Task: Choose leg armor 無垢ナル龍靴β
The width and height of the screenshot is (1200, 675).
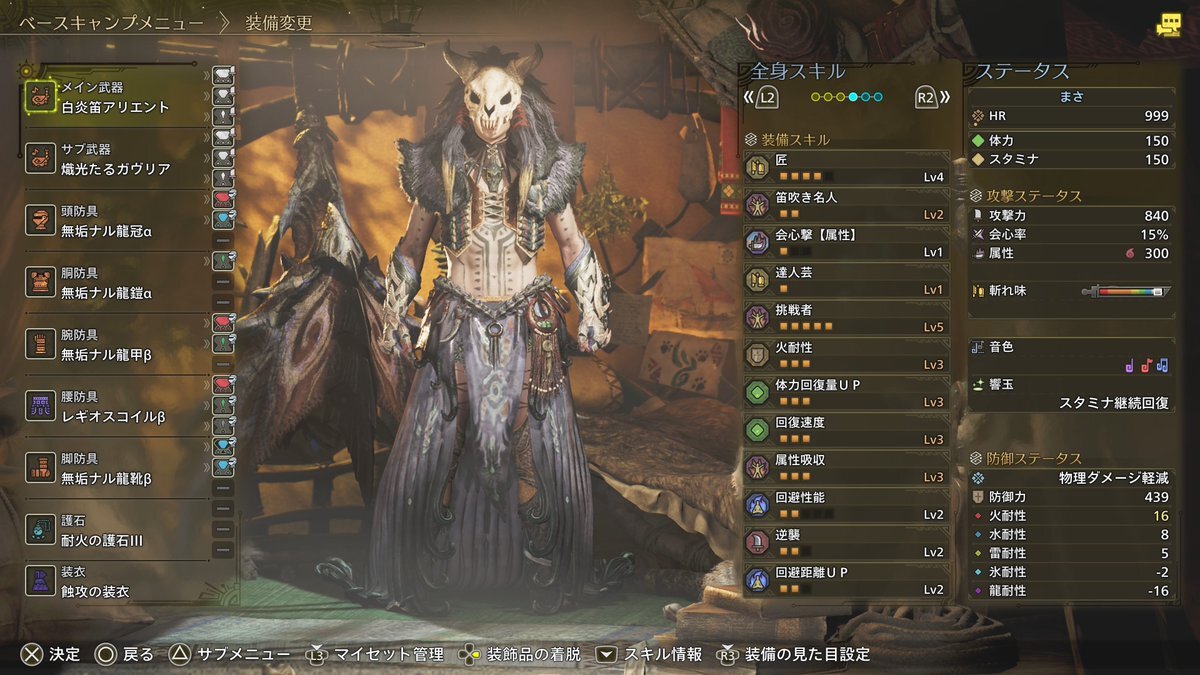Action: click(x=115, y=469)
